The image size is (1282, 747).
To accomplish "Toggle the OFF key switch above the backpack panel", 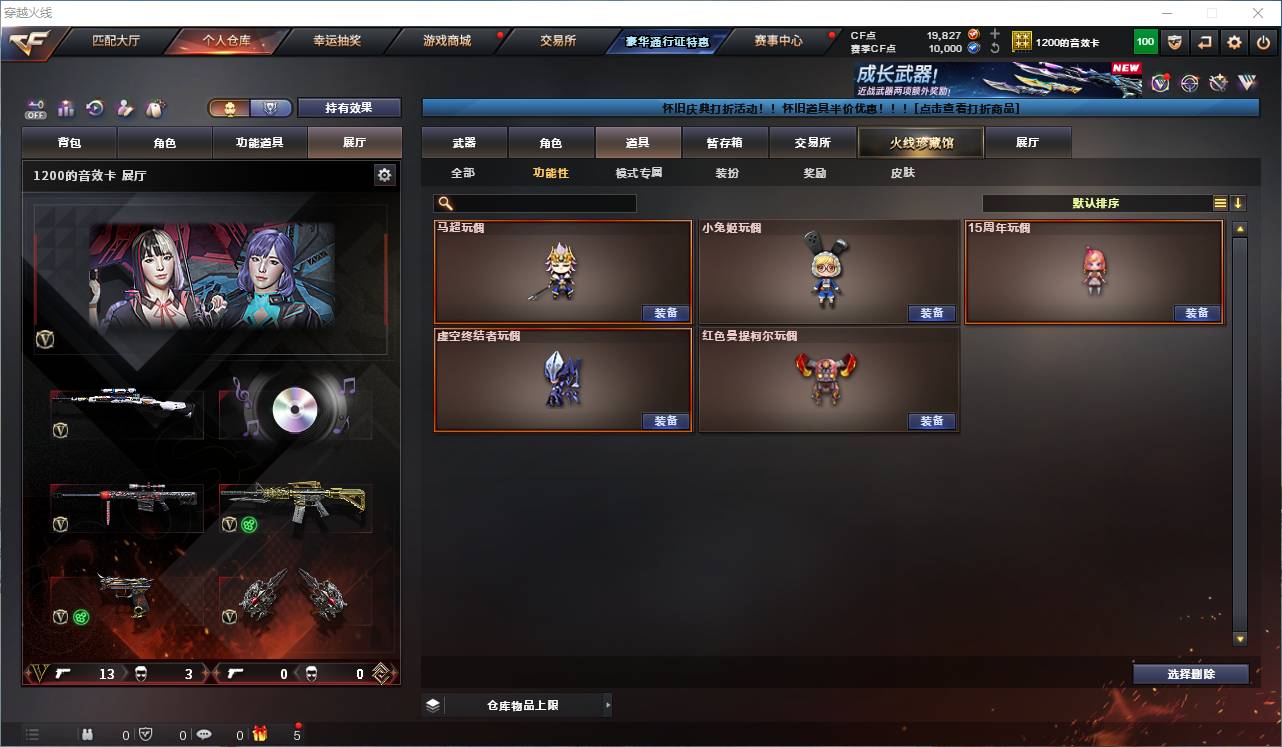I will (35, 108).
